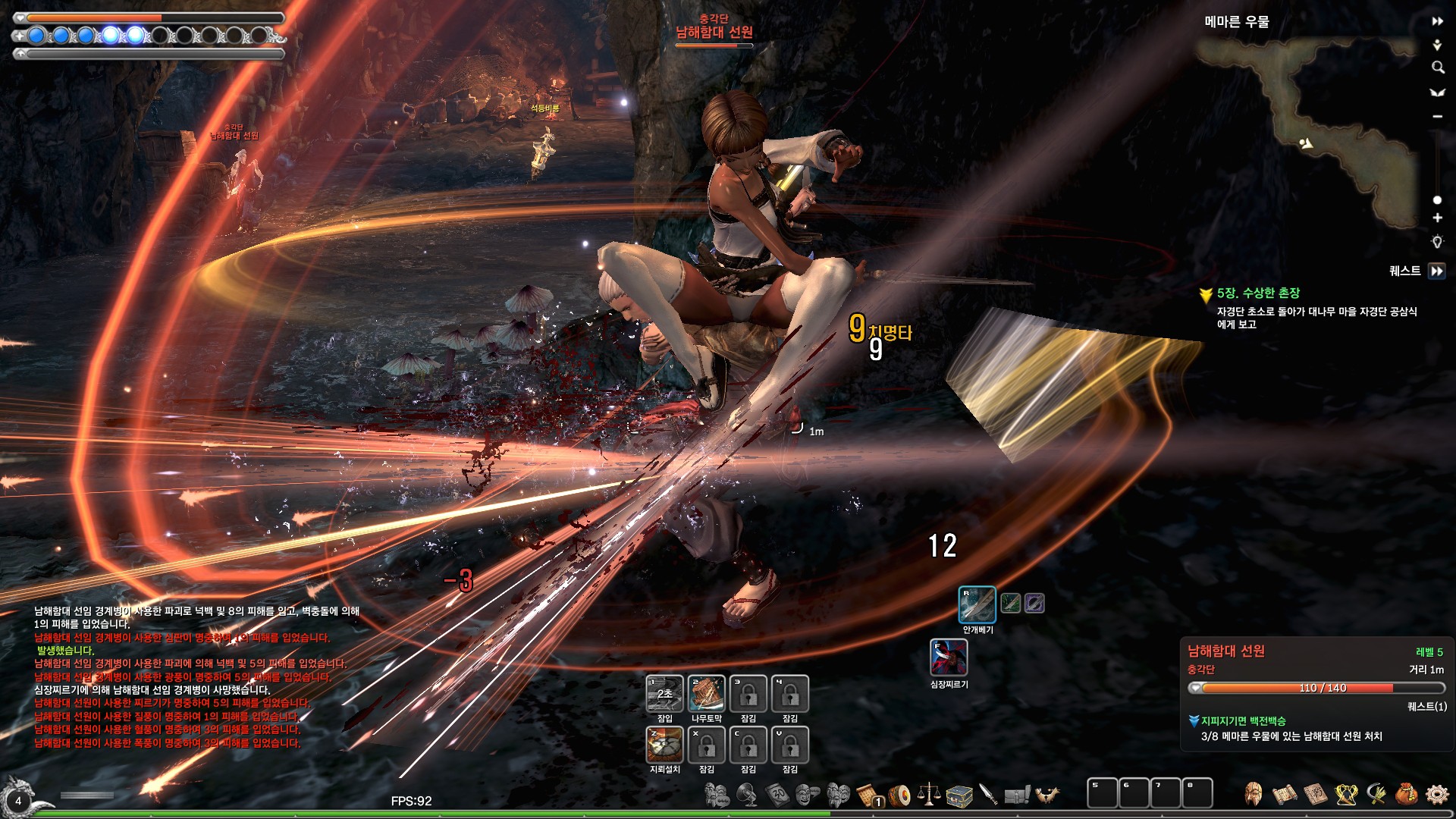Collapse the 퀘스트 quest tracker panel
Image resolution: width=1456 pixels, height=819 pixels.
pyautogui.click(x=1436, y=271)
